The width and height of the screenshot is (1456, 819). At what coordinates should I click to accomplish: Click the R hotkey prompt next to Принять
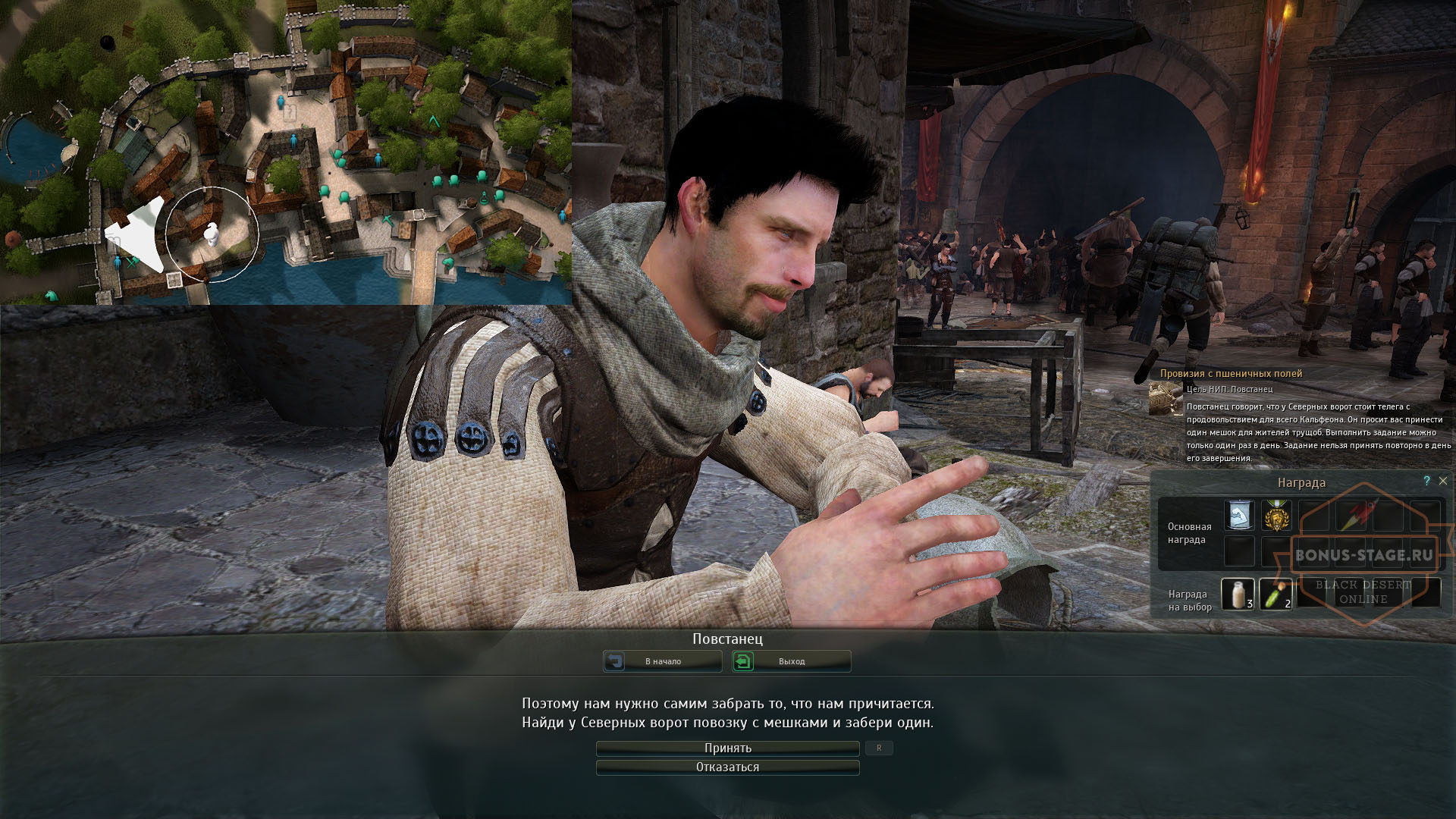pos(879,748)
